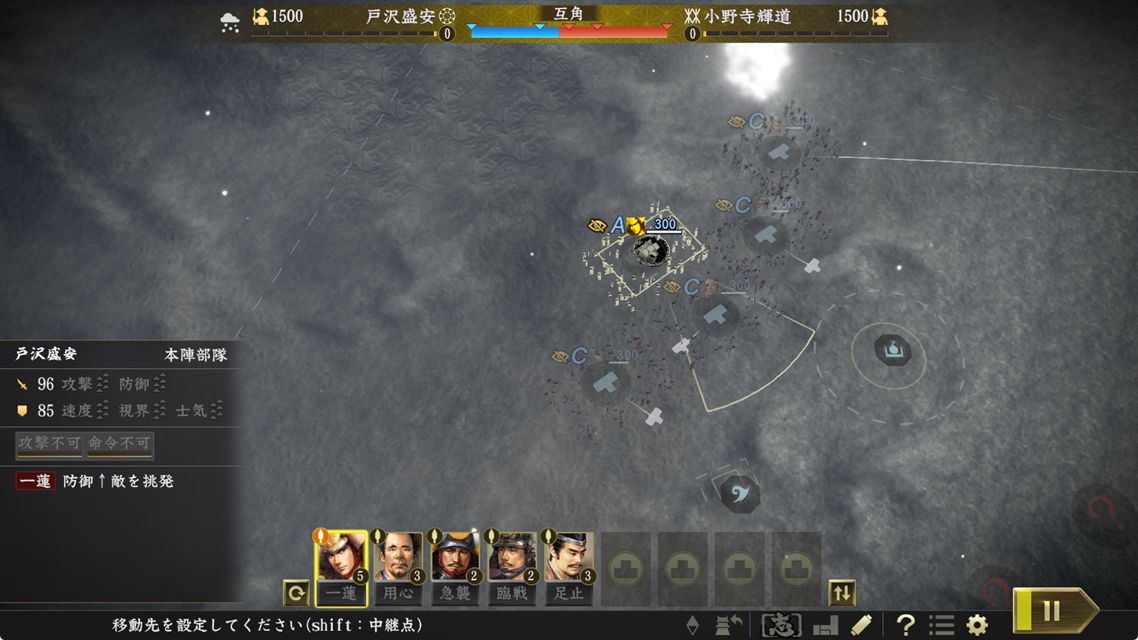Click the castle return arrow icon
Image resolution: width=1138 pixels, height=640 pixels.
click(729, 626)
